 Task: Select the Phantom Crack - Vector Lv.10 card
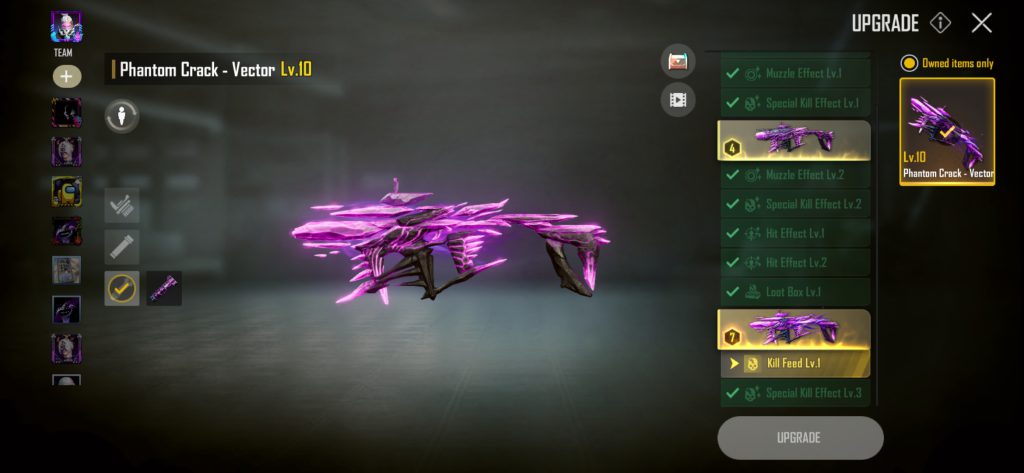point(947,131)
